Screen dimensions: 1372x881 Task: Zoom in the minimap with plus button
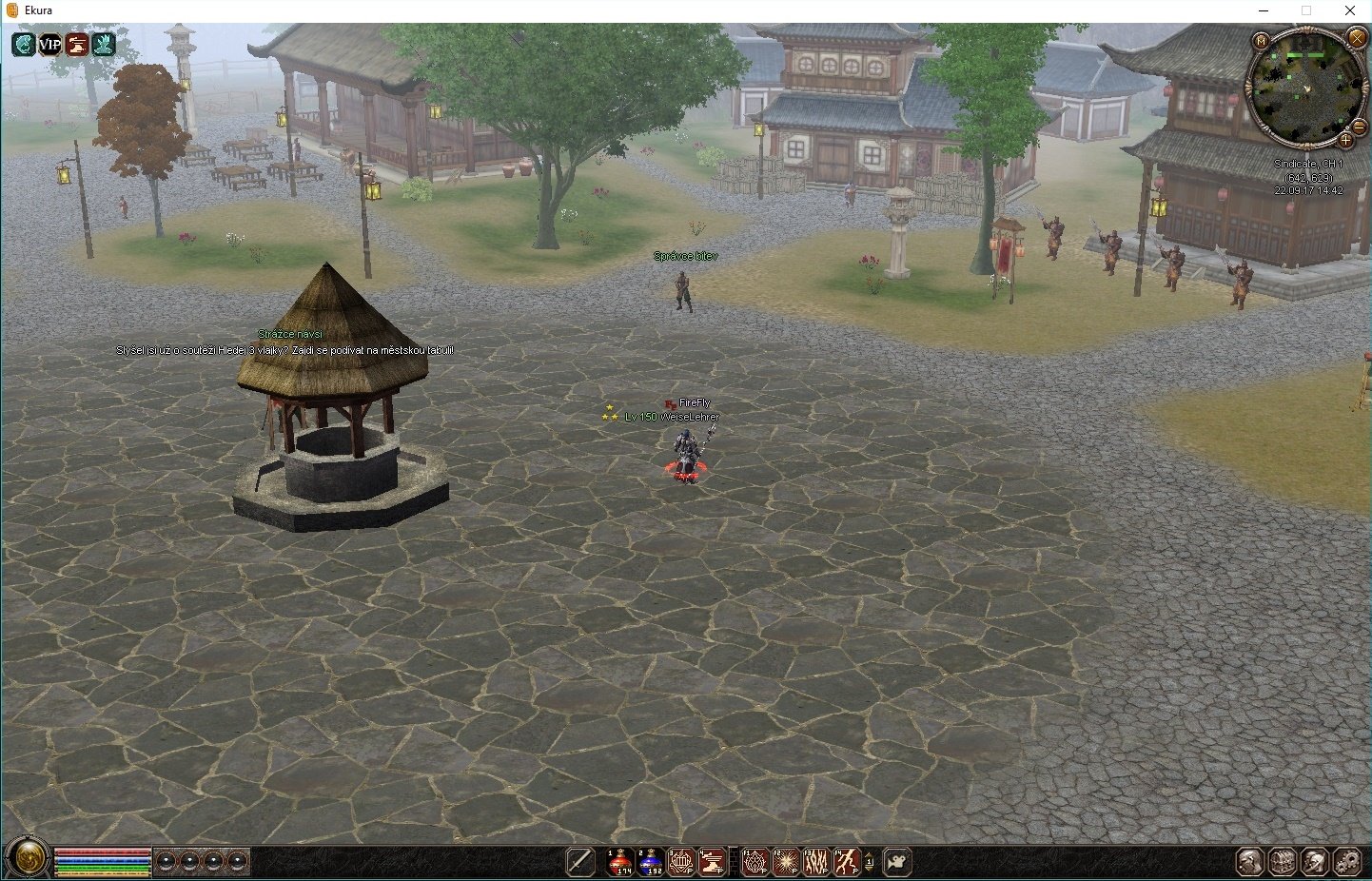click(1345, 141)
